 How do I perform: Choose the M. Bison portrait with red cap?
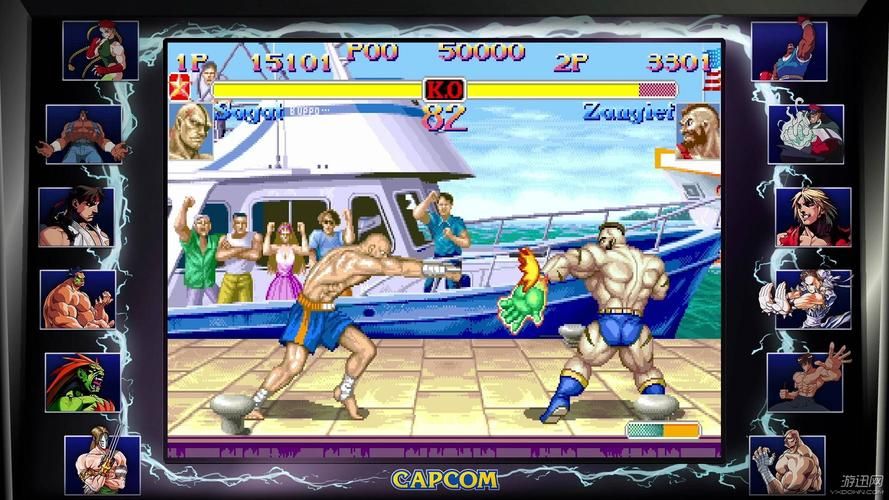tap(805, 133)
